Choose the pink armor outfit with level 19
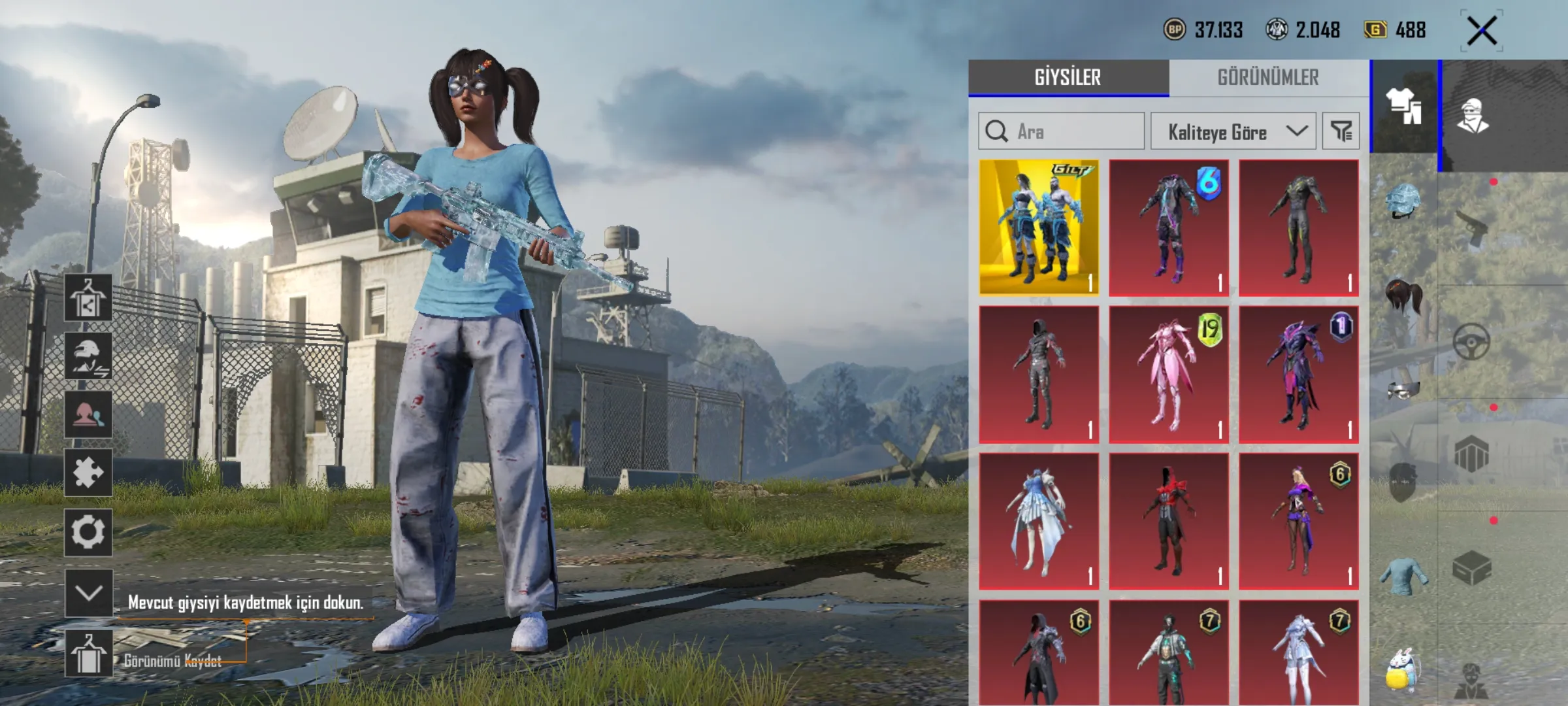The width and height of the screenshot is (1568, 706). (1168, 375)
